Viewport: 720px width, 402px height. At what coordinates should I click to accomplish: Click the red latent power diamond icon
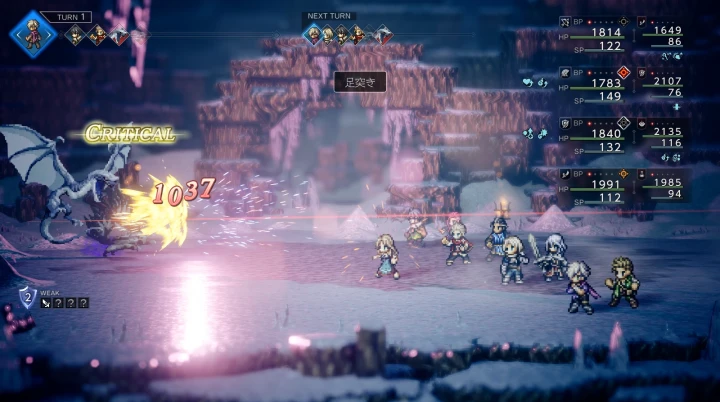click(x=623, y=72)
